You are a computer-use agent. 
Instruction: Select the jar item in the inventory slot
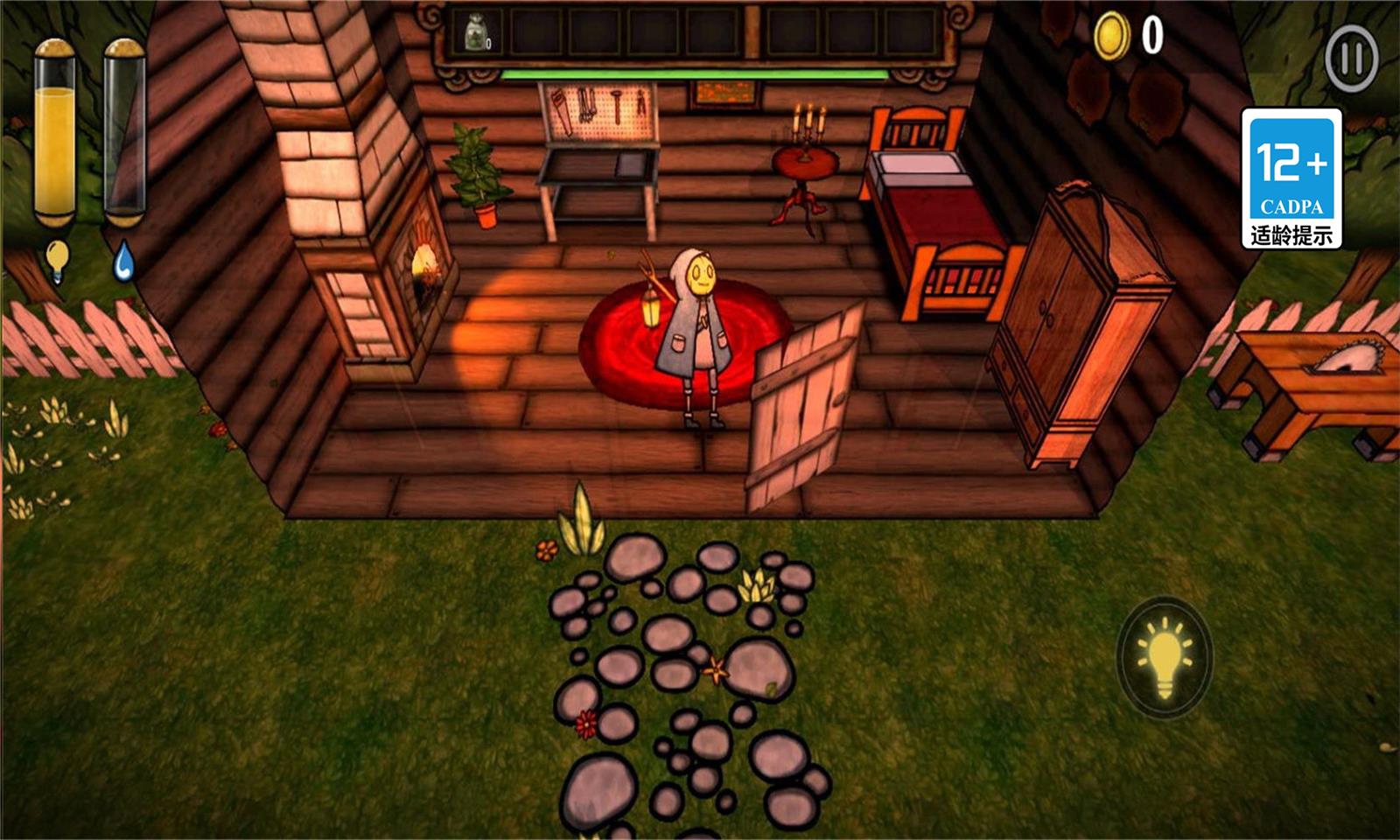click(477, 35)
